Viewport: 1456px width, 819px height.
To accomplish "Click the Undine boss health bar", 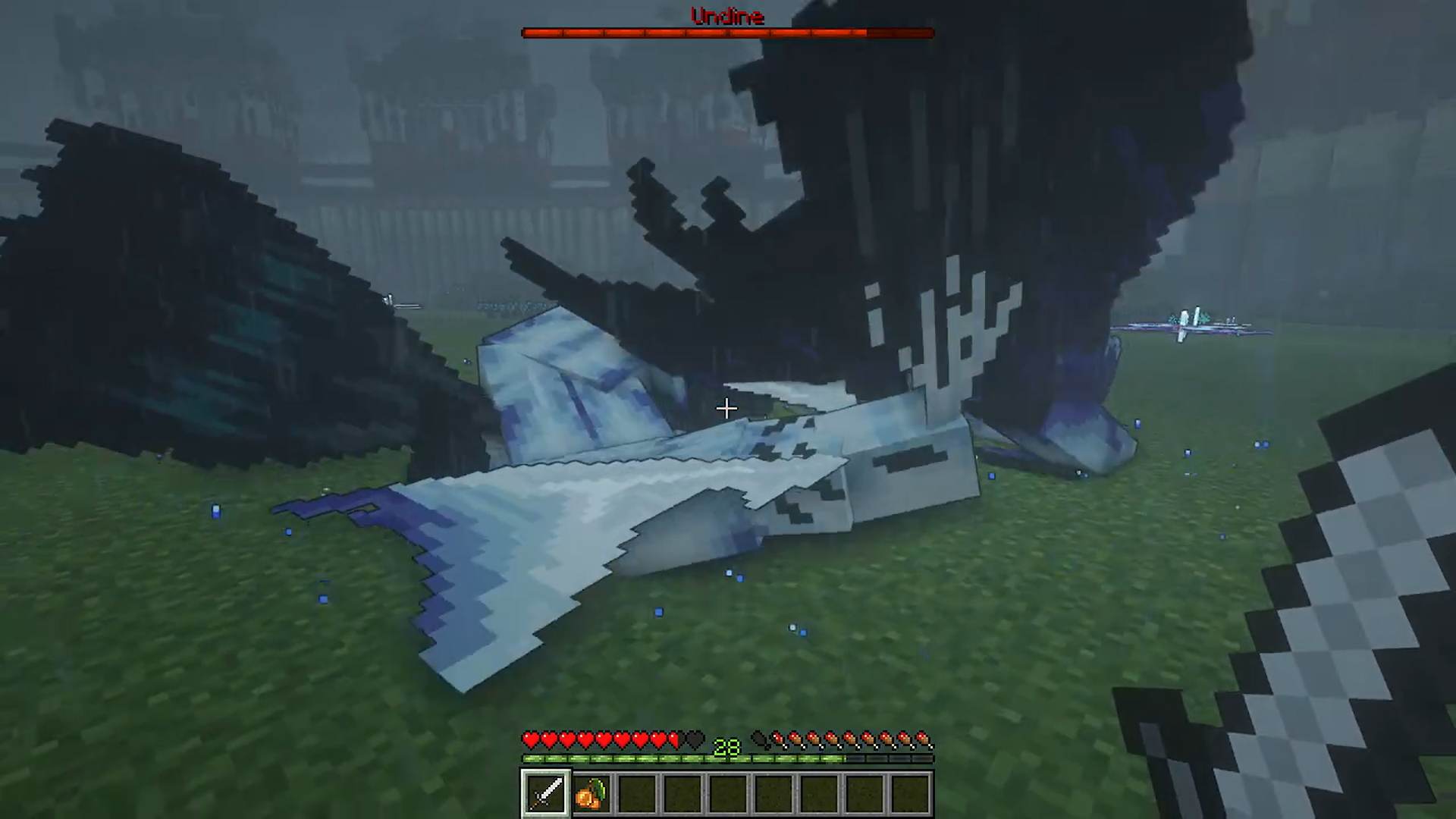I will tap(728, 32).
